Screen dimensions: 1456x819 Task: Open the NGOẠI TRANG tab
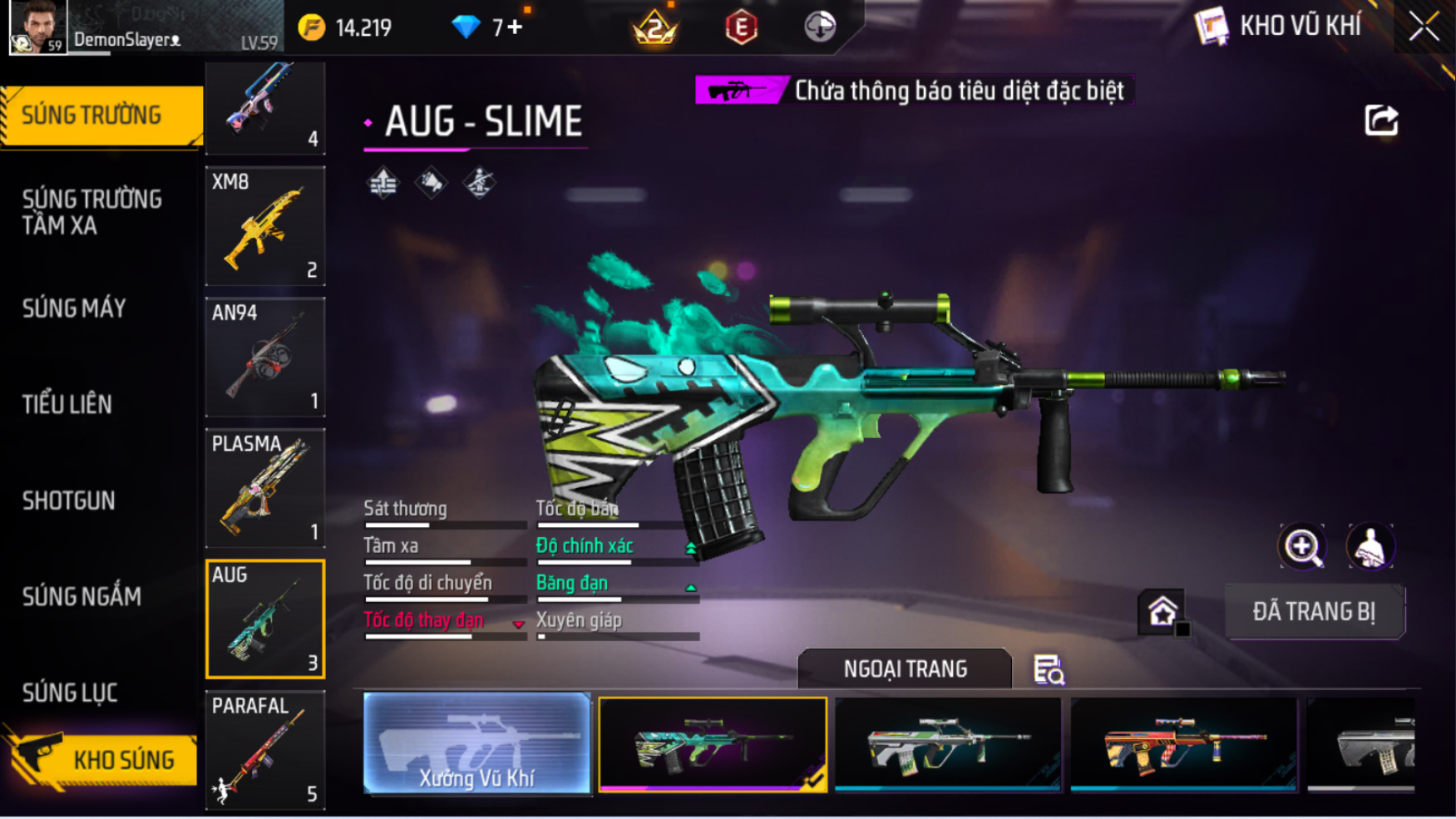(905, 669)
